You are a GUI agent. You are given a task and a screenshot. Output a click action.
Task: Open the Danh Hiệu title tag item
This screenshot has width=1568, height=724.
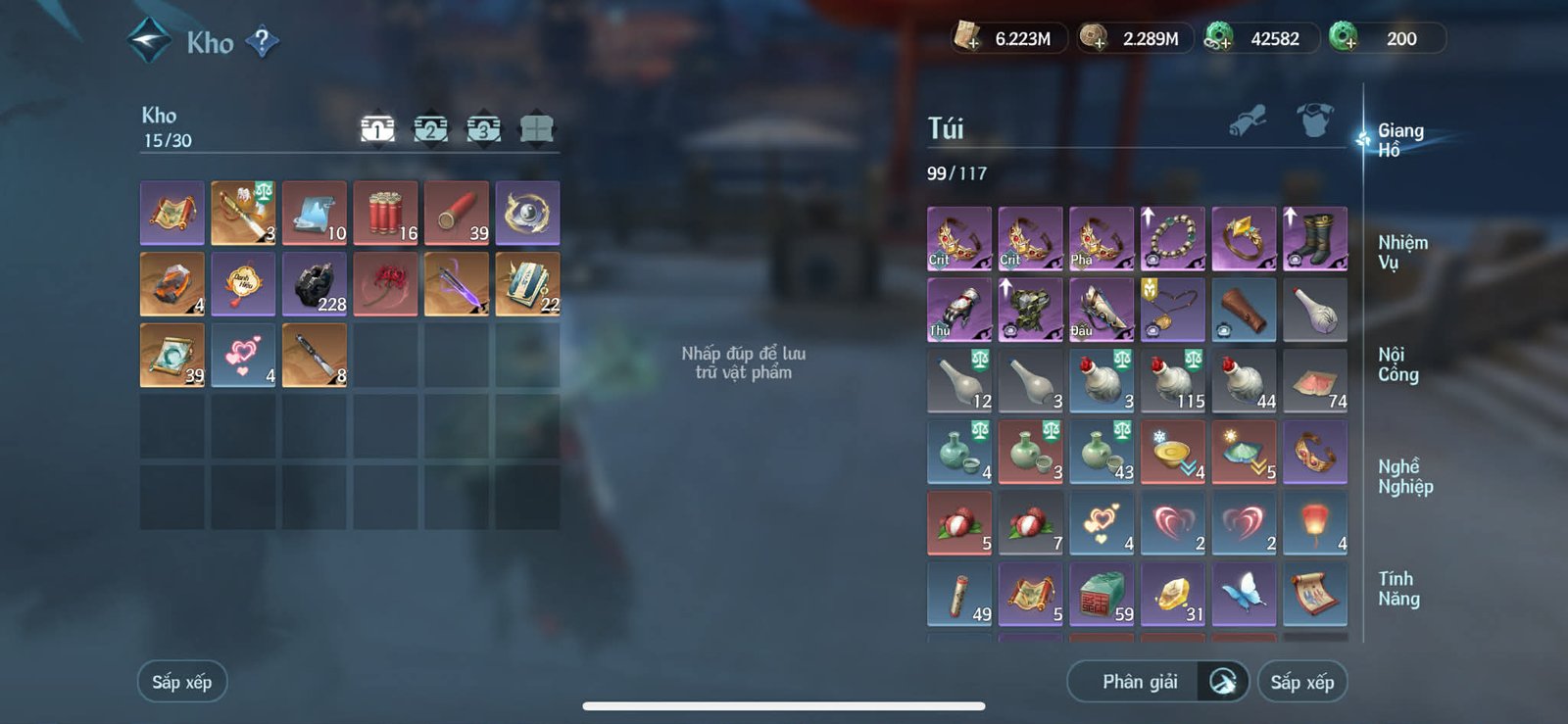(x=243, y=284)
